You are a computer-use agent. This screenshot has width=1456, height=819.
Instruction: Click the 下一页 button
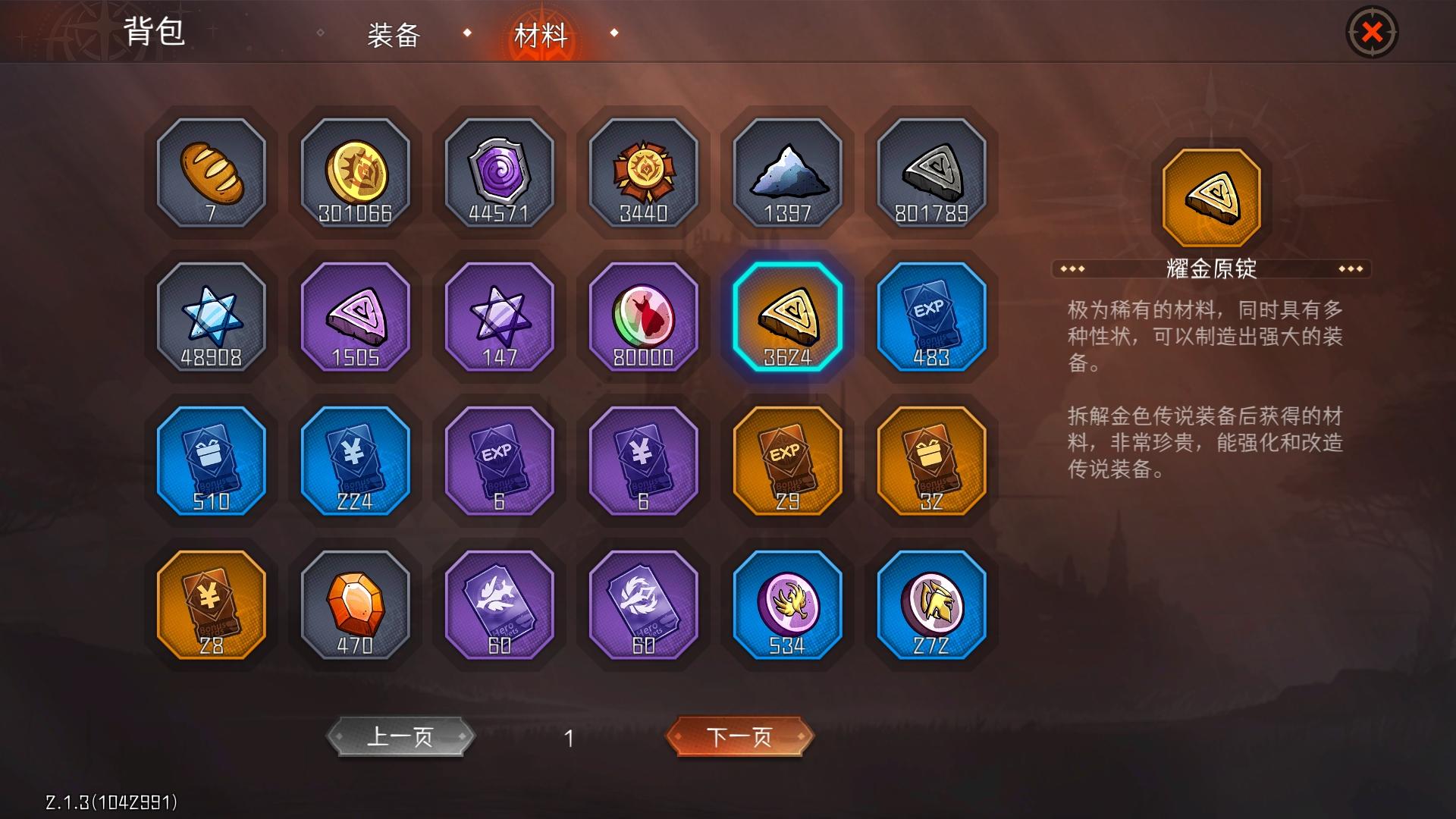(739, 735)
